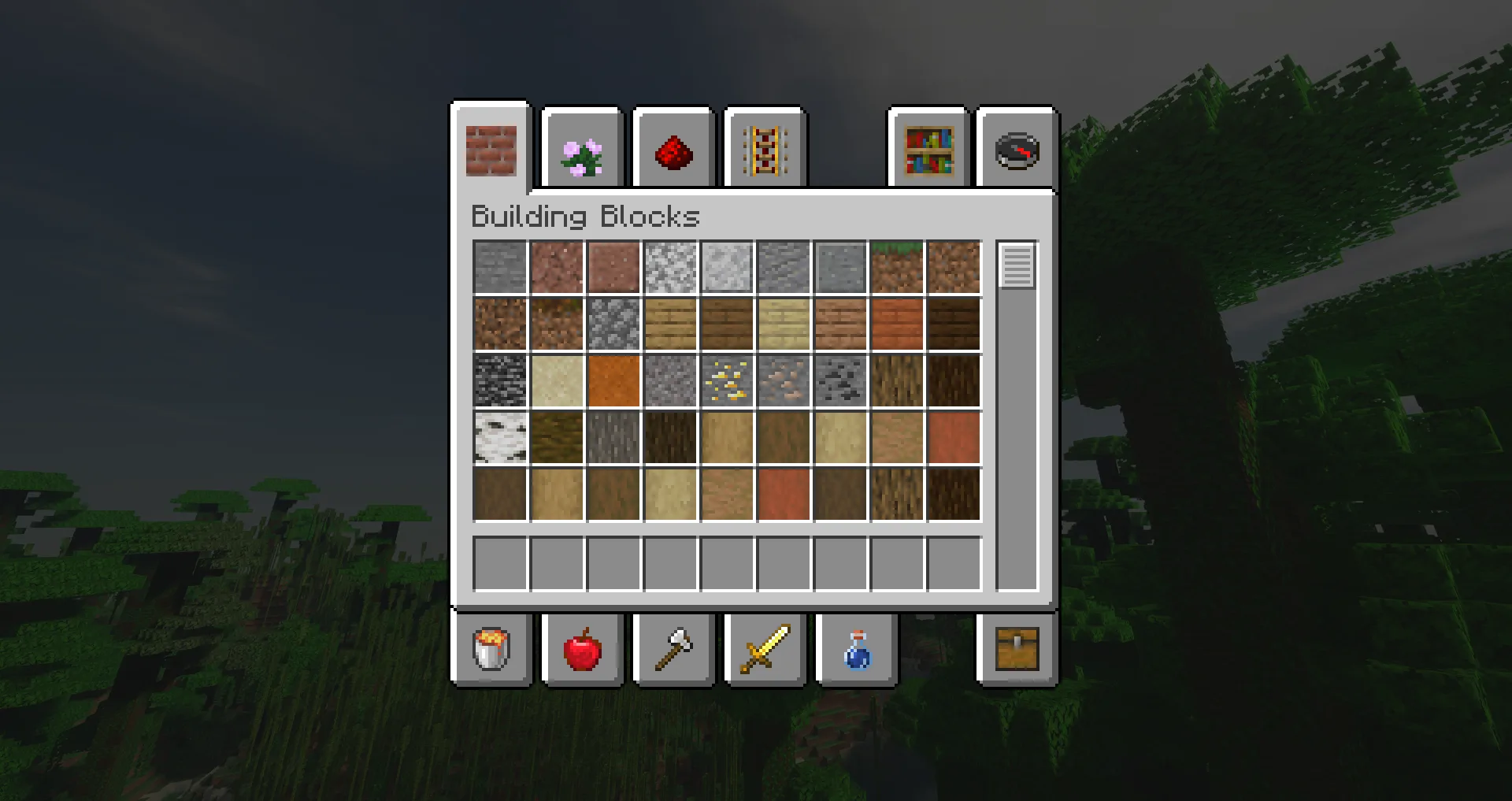Open the Tools tab with the axe icon

673,649
